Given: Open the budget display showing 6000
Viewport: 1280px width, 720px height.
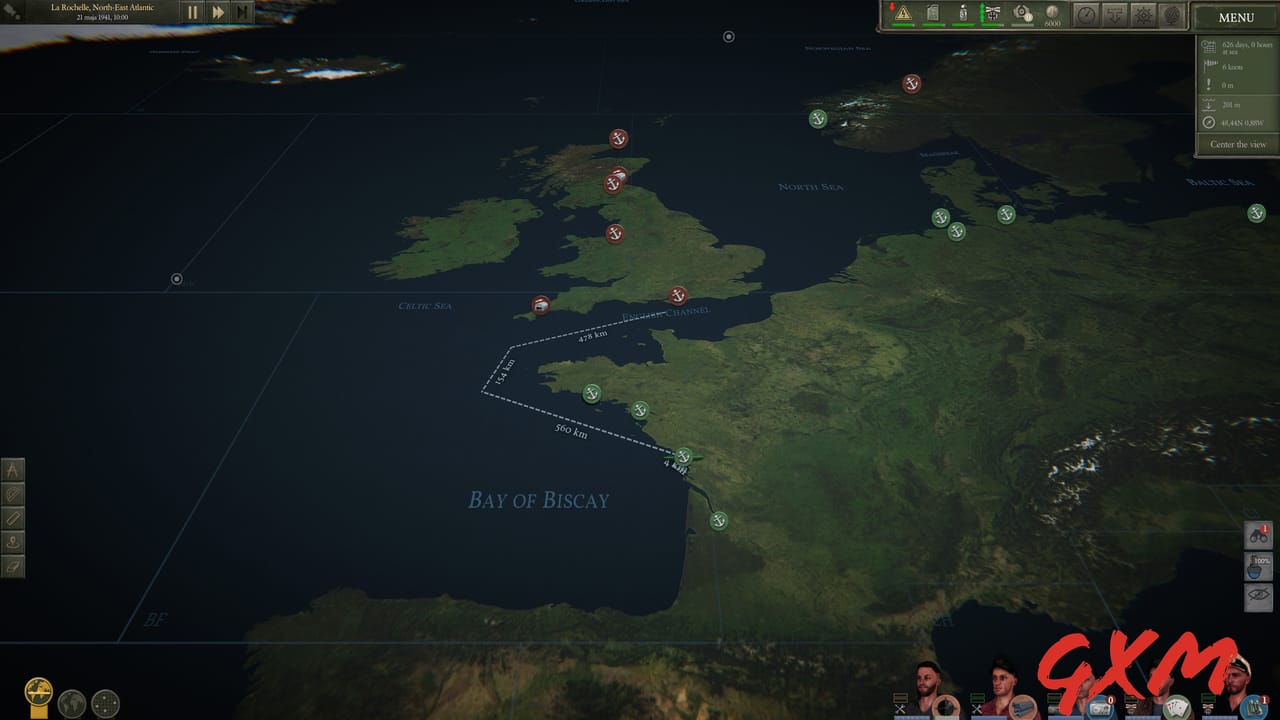Looking at the screenshot, I should point(1052,15).
